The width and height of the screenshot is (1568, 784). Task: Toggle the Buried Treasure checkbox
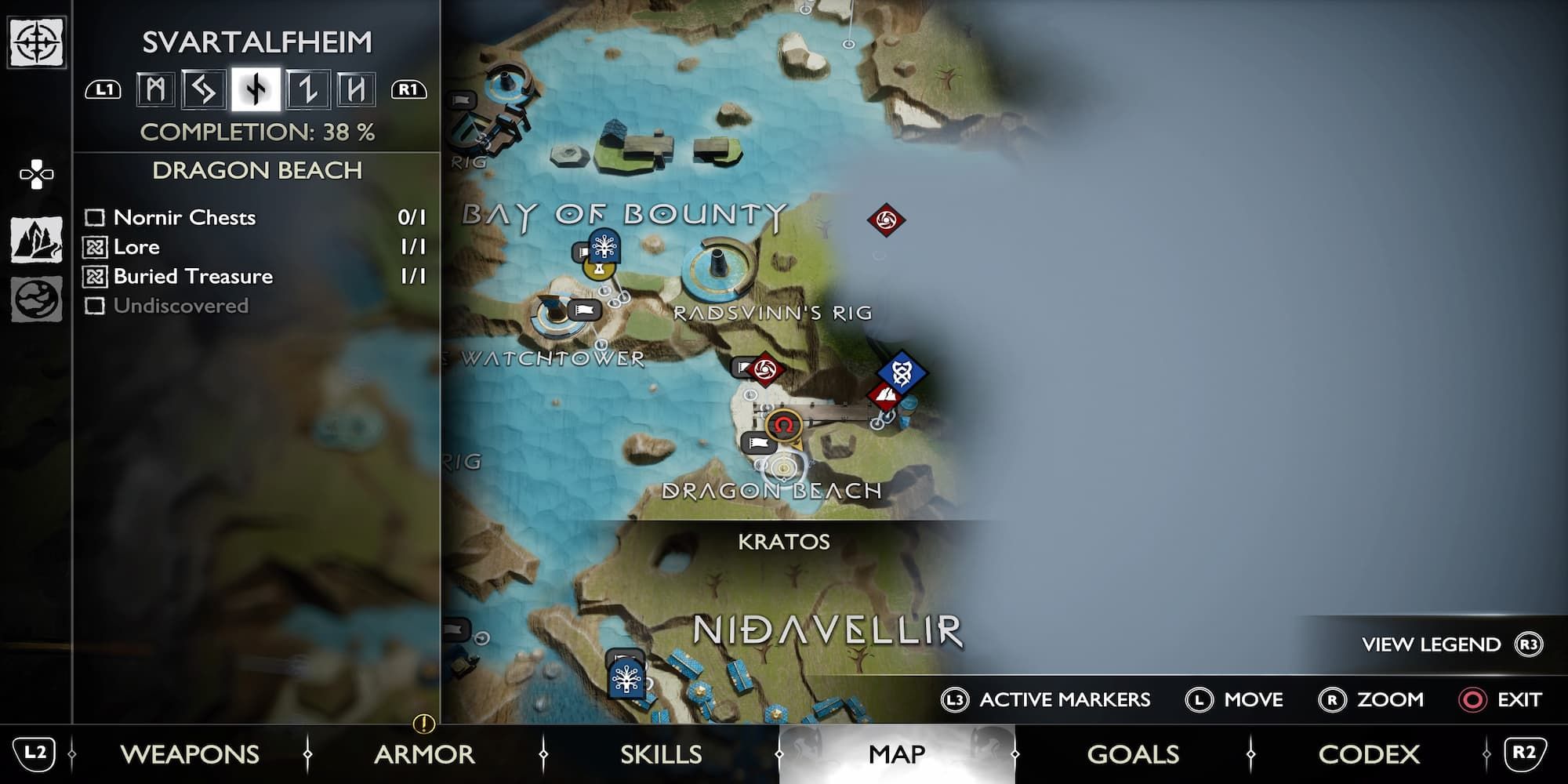(96, 276)
